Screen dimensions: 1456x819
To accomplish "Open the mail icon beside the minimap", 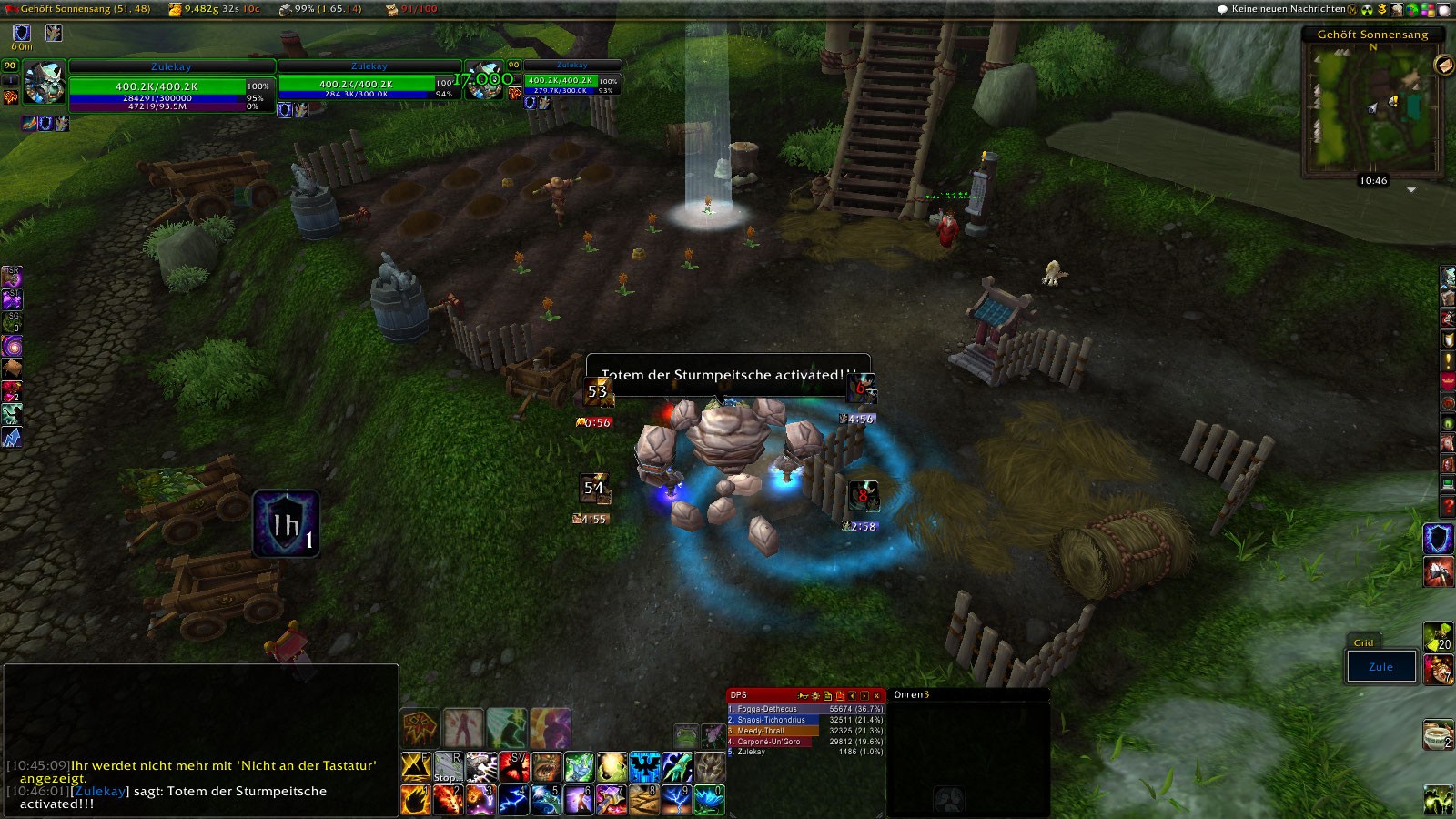I will pyautogui.click(x=1442, y=65).
